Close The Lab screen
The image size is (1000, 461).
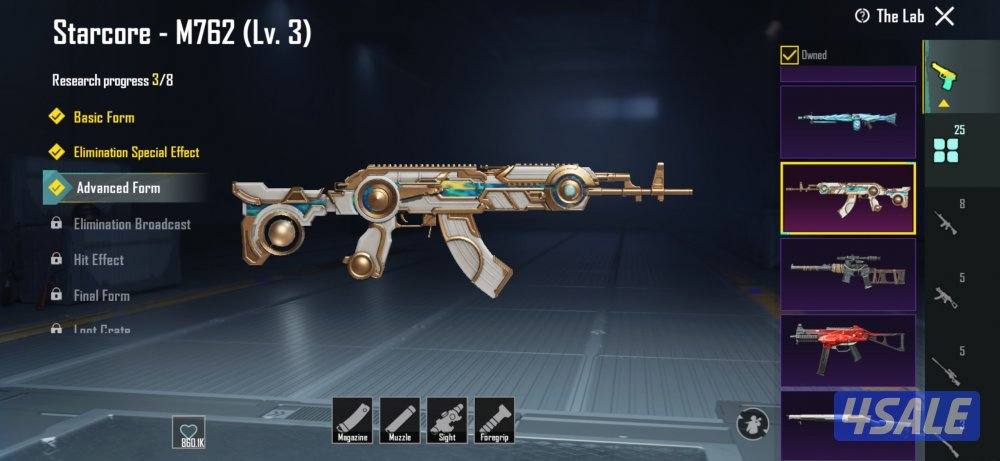pos(944,16)
